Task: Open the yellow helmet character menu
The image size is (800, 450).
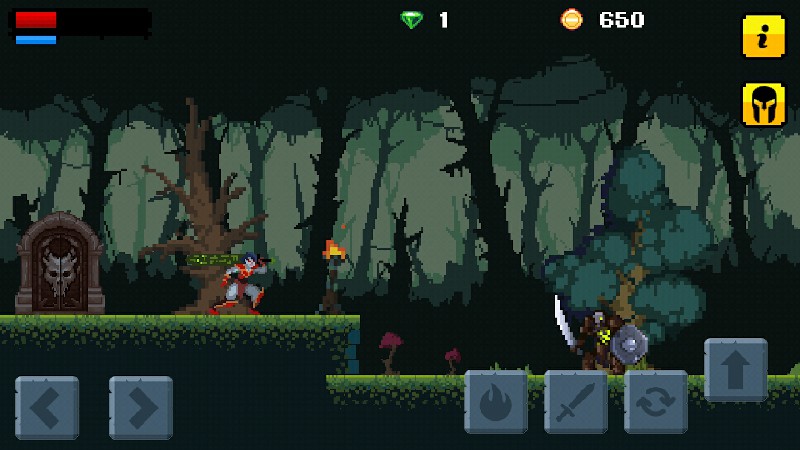Action: [763, 105]
